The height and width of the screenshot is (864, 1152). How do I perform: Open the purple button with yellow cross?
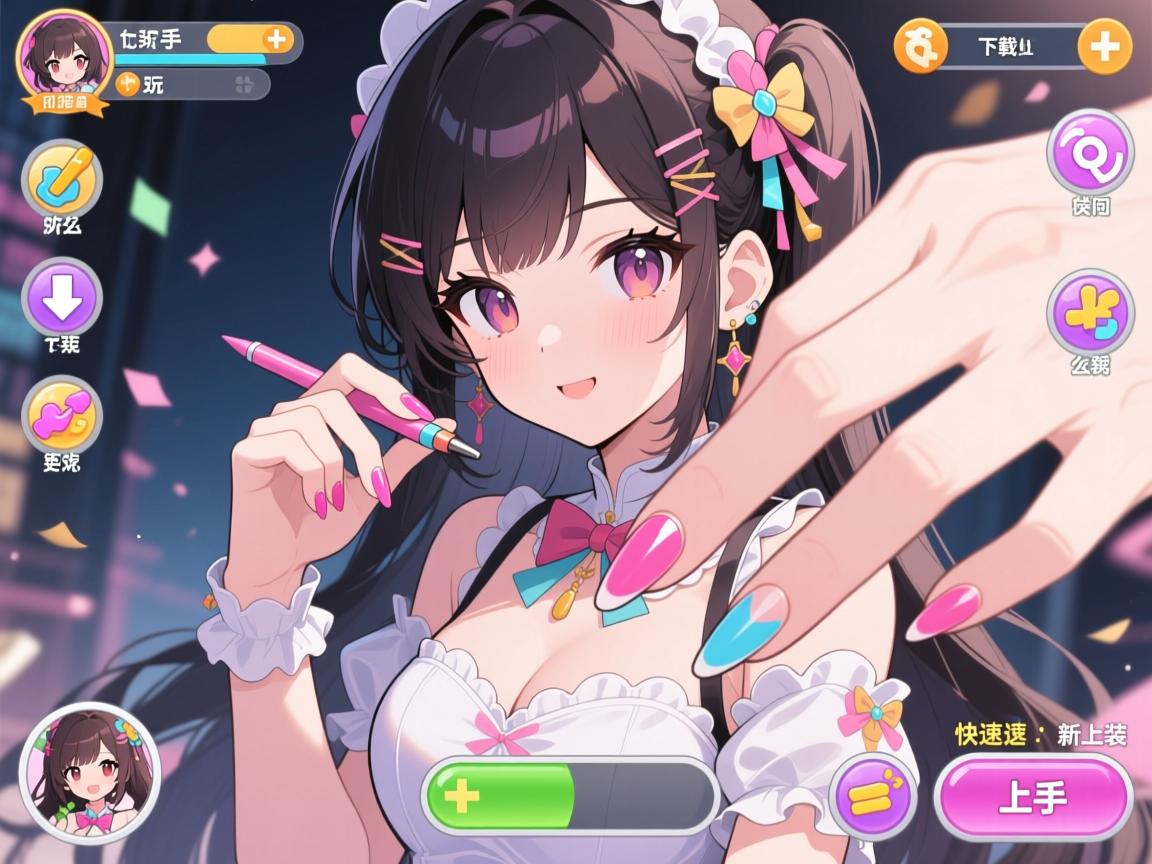1089,313
